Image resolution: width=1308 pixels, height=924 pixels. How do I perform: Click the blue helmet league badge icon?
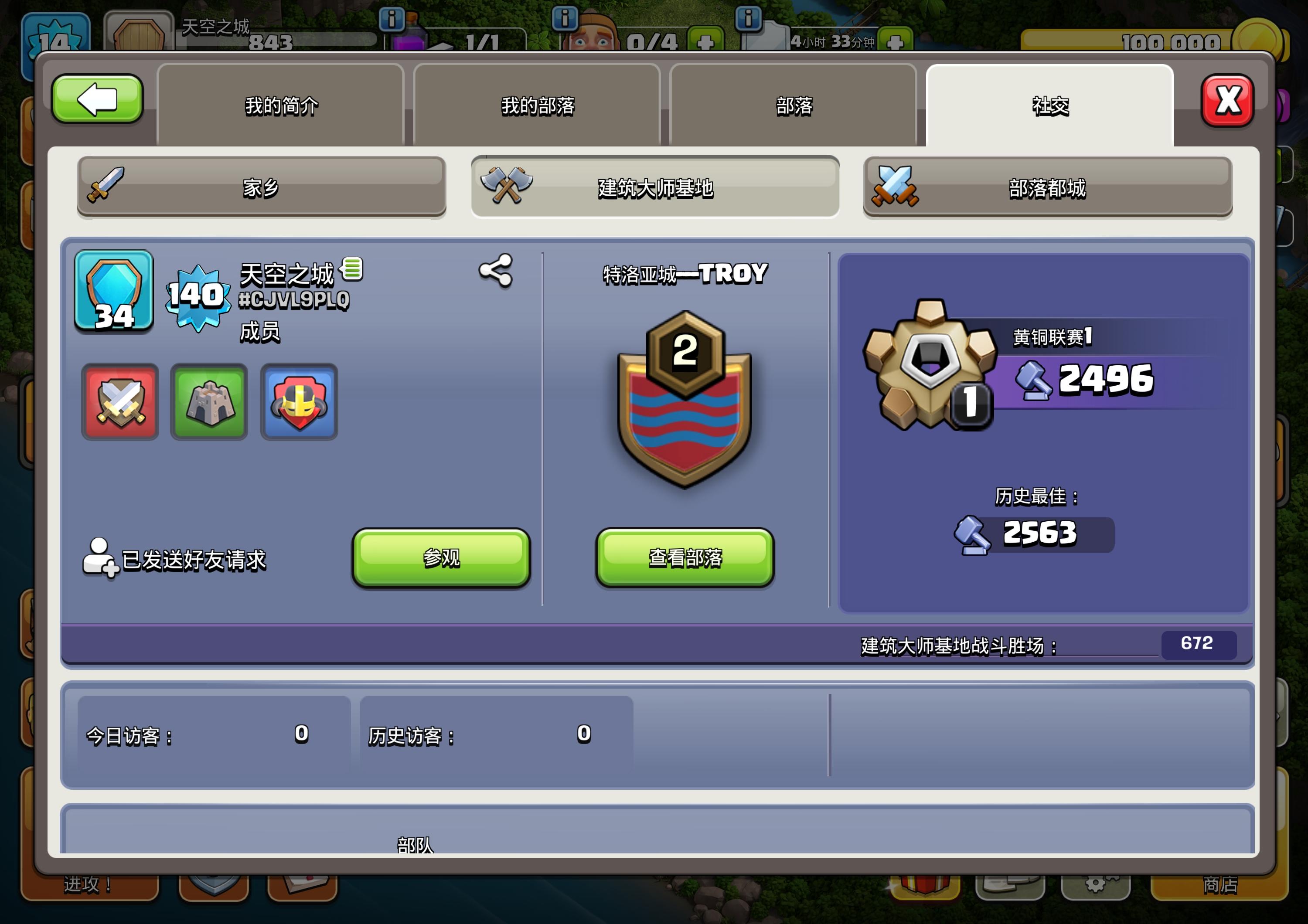(299, 402)
